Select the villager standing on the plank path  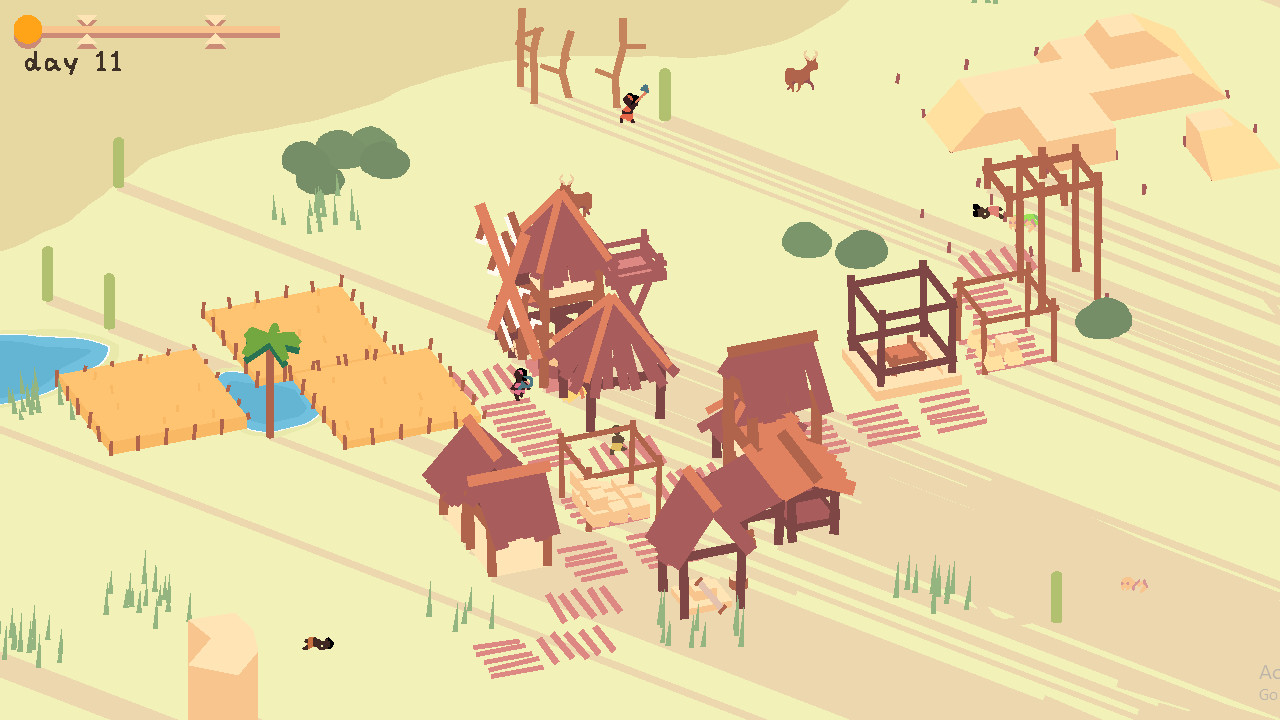click(x=520, y=385)
